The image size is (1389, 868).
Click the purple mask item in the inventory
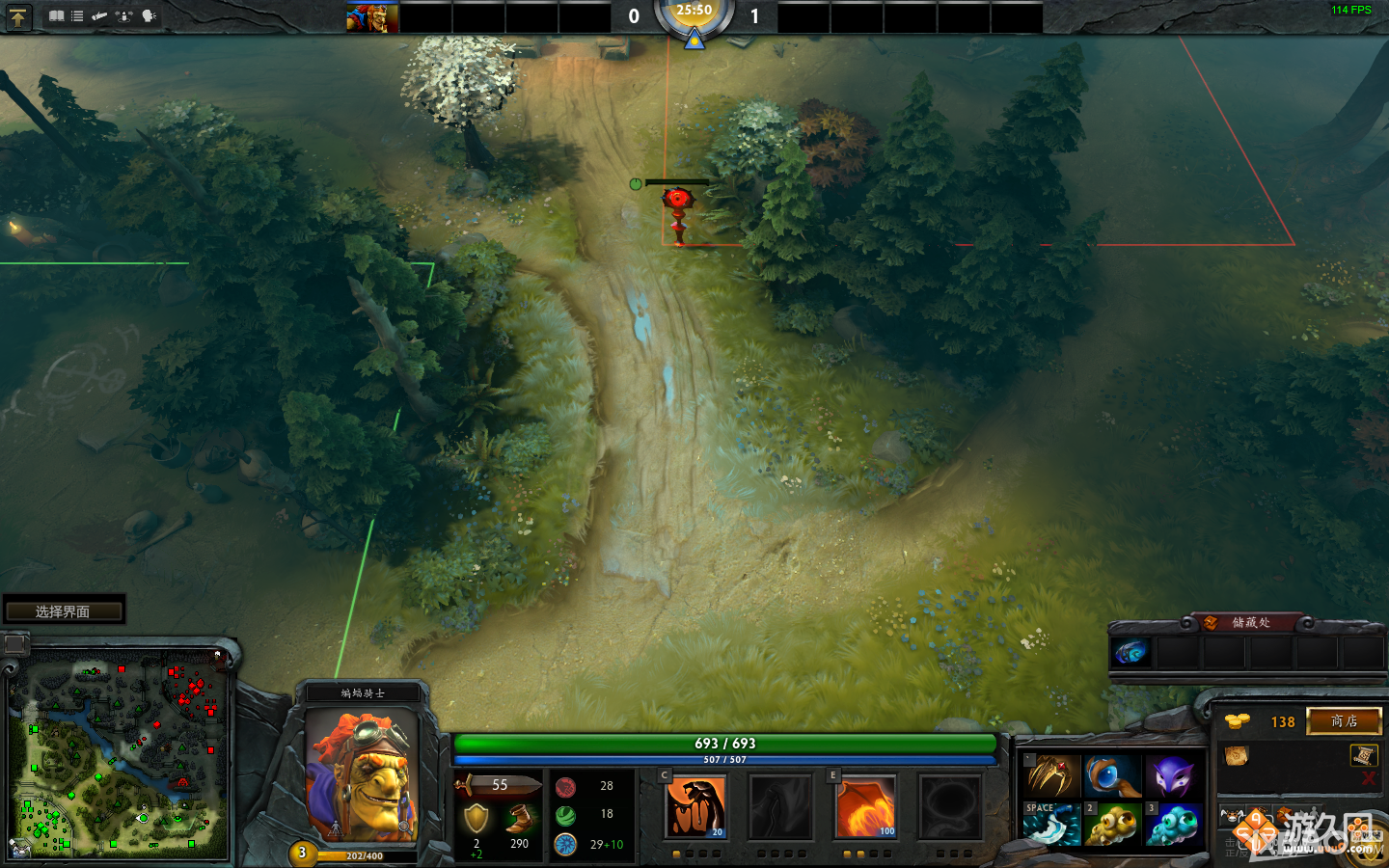coord(1174,774)
